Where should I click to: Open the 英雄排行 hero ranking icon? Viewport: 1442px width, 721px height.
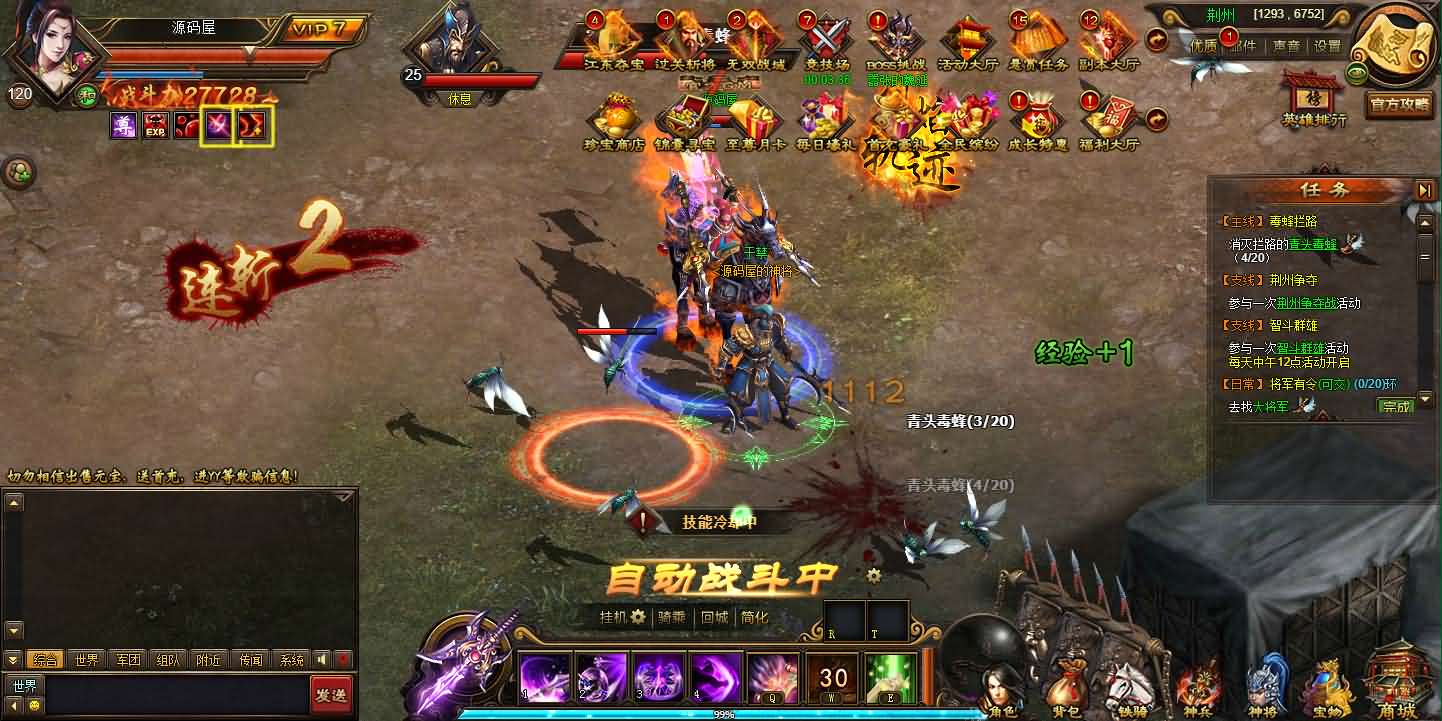pos(1313,100)
